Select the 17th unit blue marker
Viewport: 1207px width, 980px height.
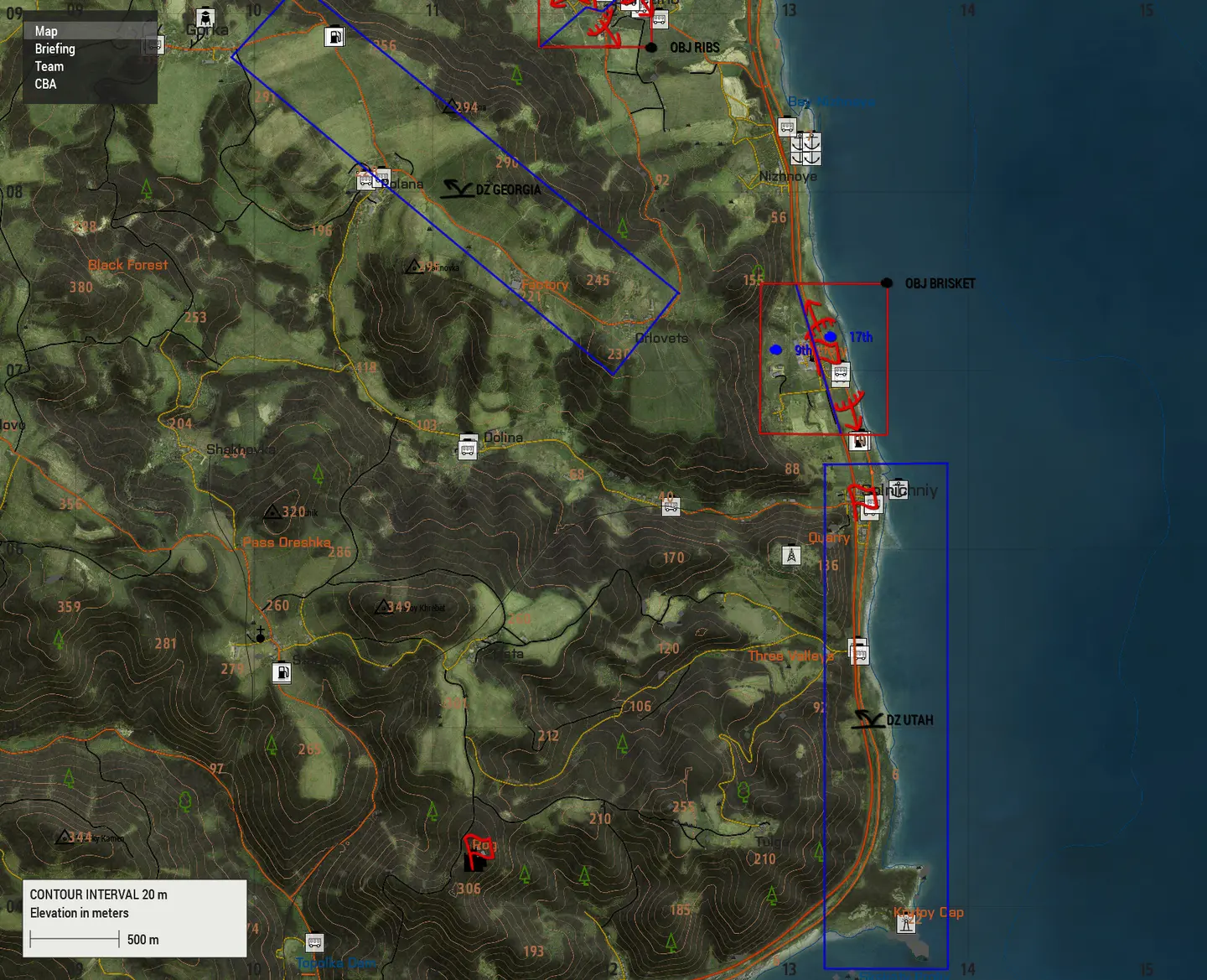(830, 337)
